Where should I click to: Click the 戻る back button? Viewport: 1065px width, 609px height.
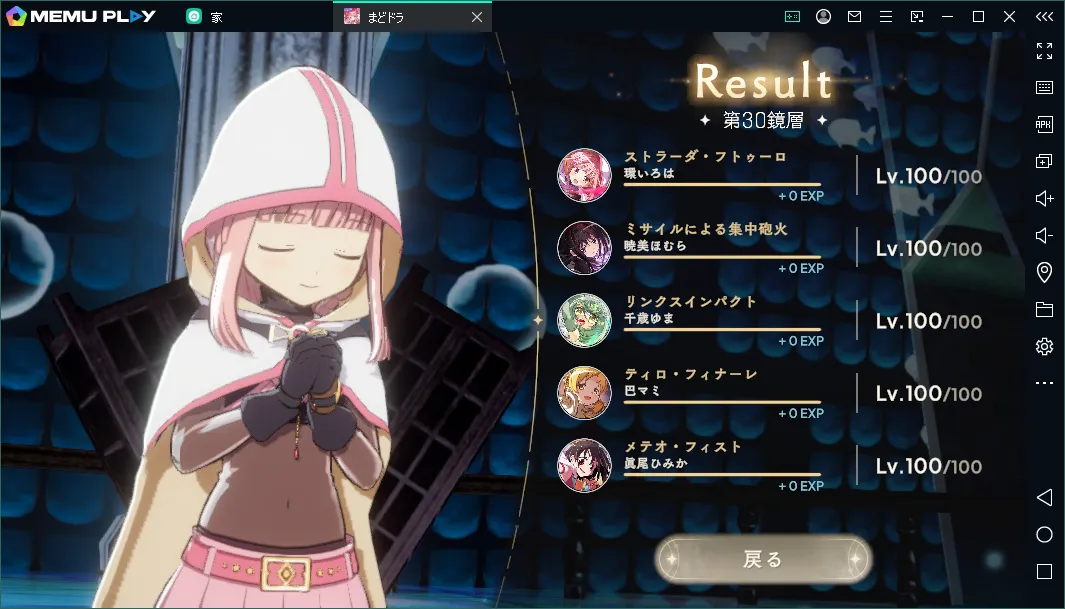(763, 560)
